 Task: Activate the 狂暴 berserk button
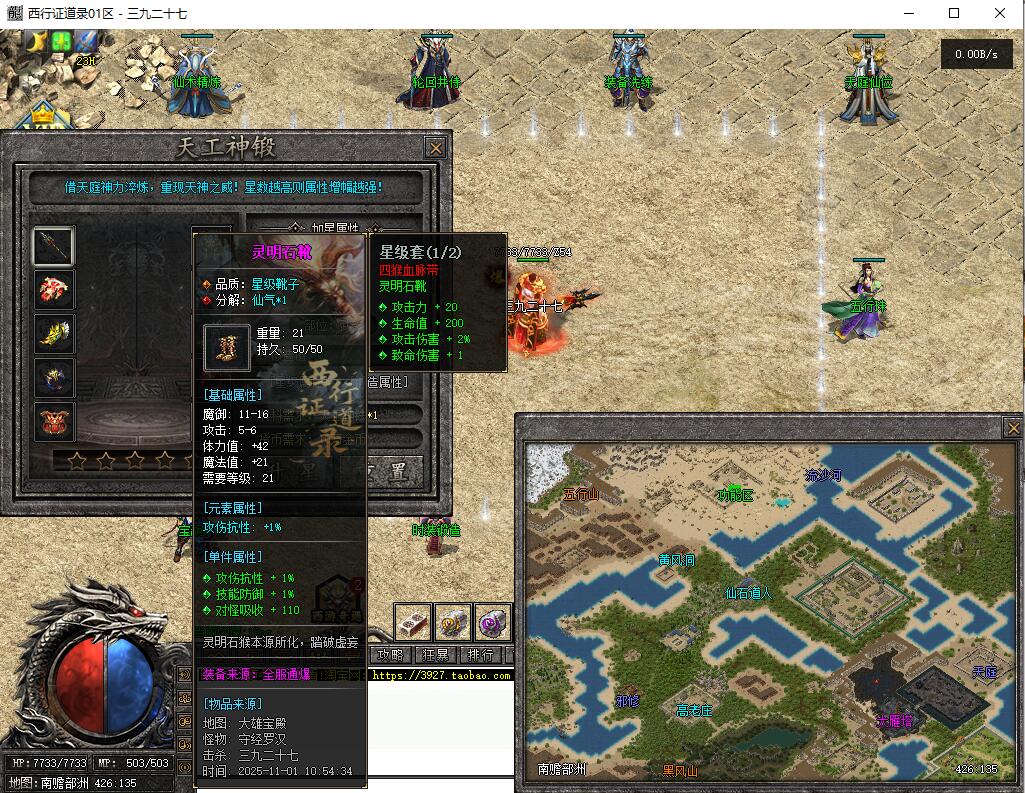pos(436,655)
